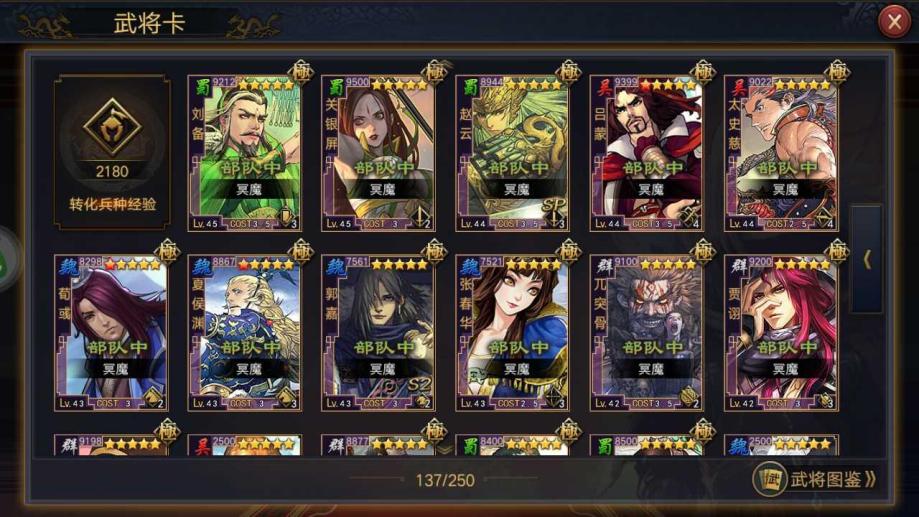Choose the Xun Yu (荀彧) general card
Screen dimensions: 919x517
click(x=112, y=333)
